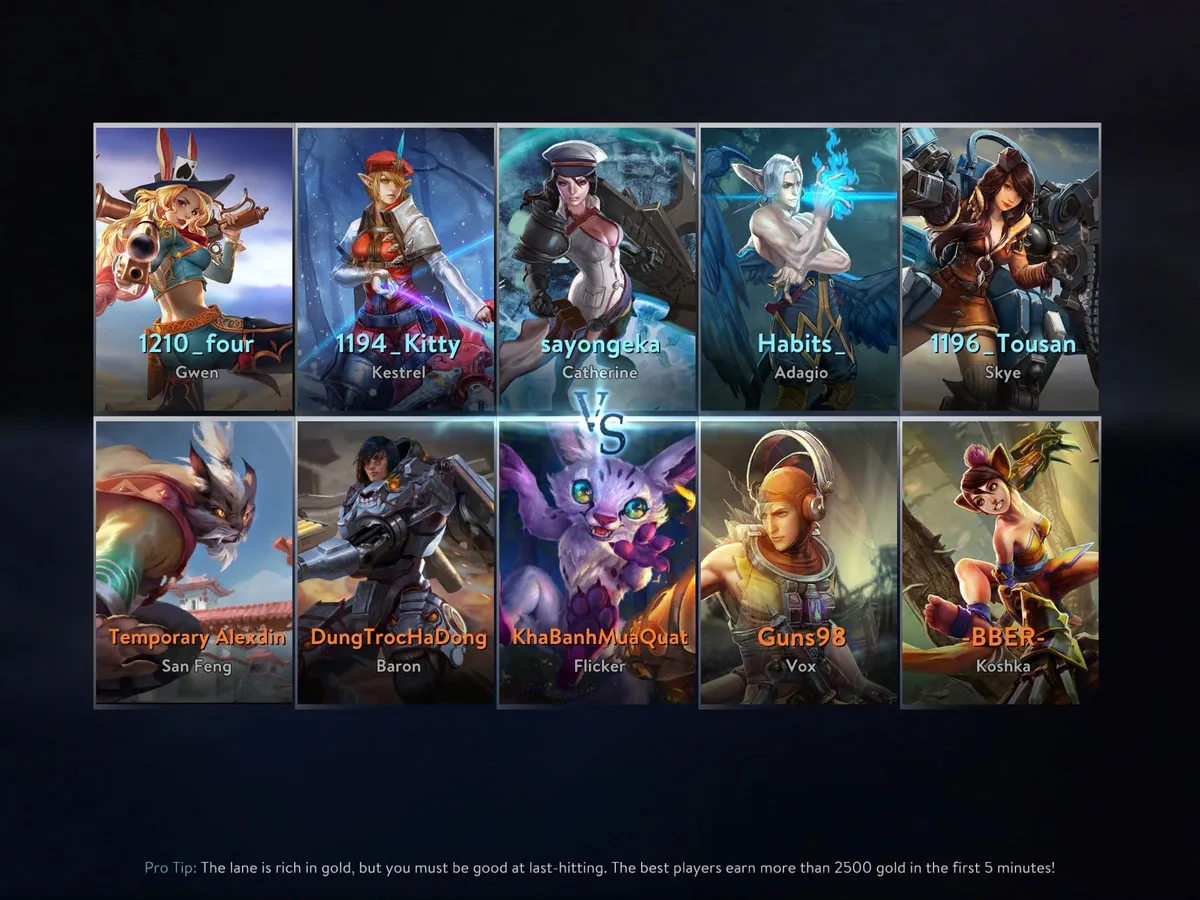
Task: Select Temporary Alexdin's San Feng card
Action: point(195,562)
